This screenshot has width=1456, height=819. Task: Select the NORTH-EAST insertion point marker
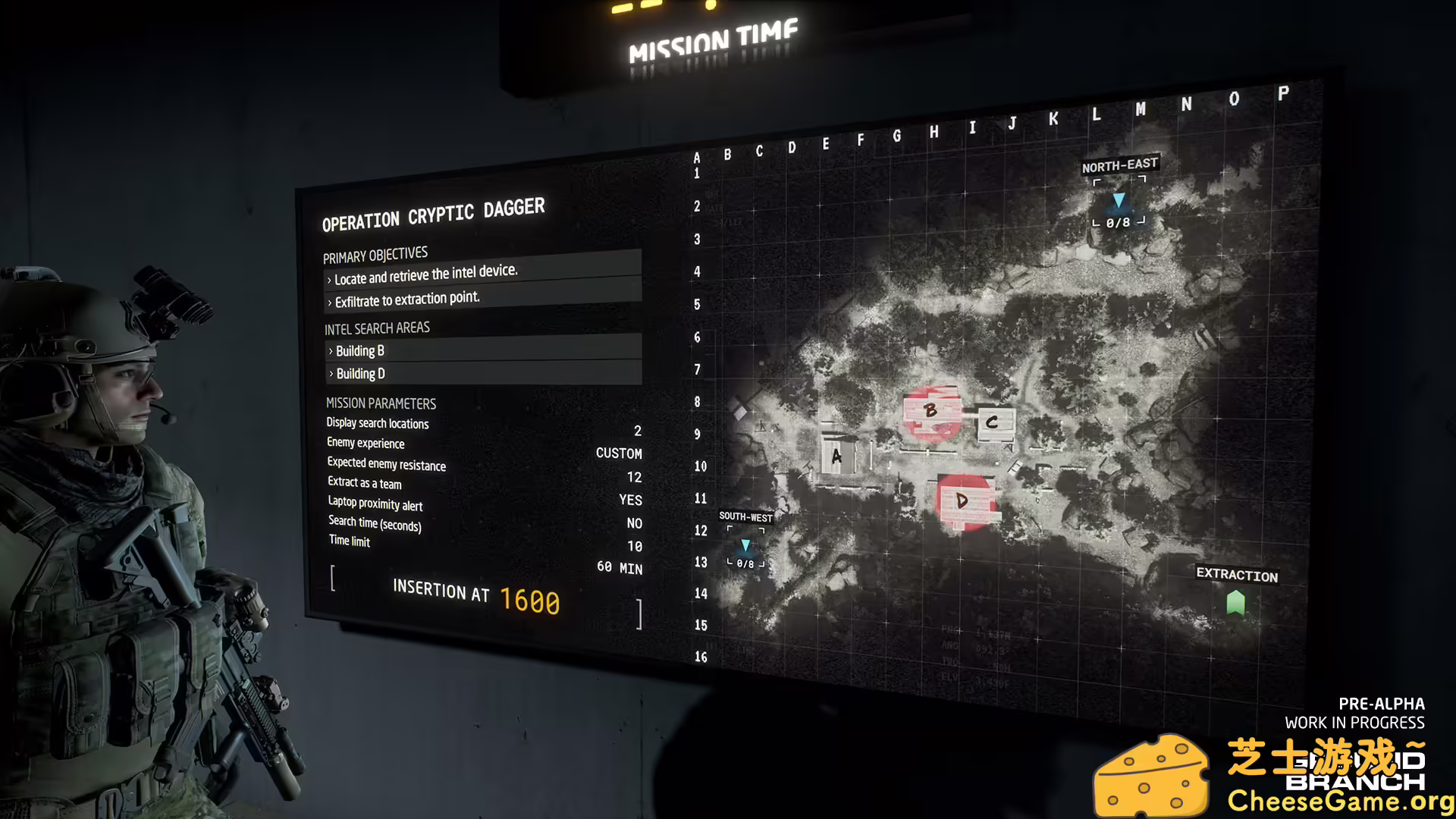[x=1120, y=201]
